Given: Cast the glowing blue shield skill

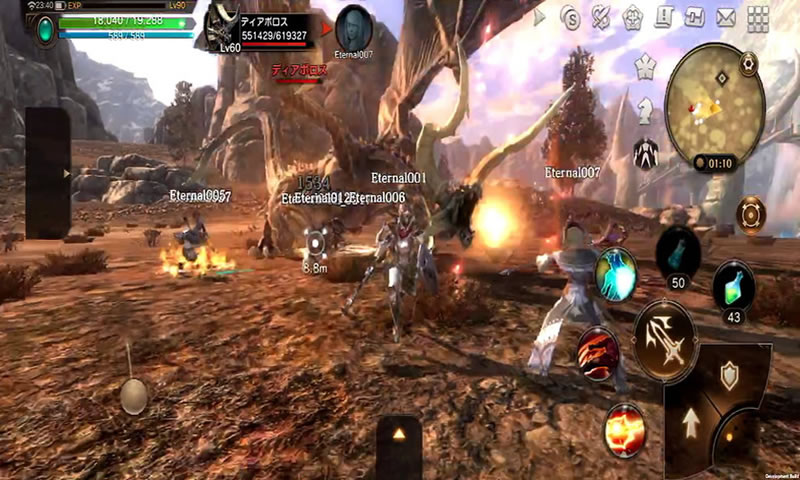Looking at the screenshot, I should point(616,274).
